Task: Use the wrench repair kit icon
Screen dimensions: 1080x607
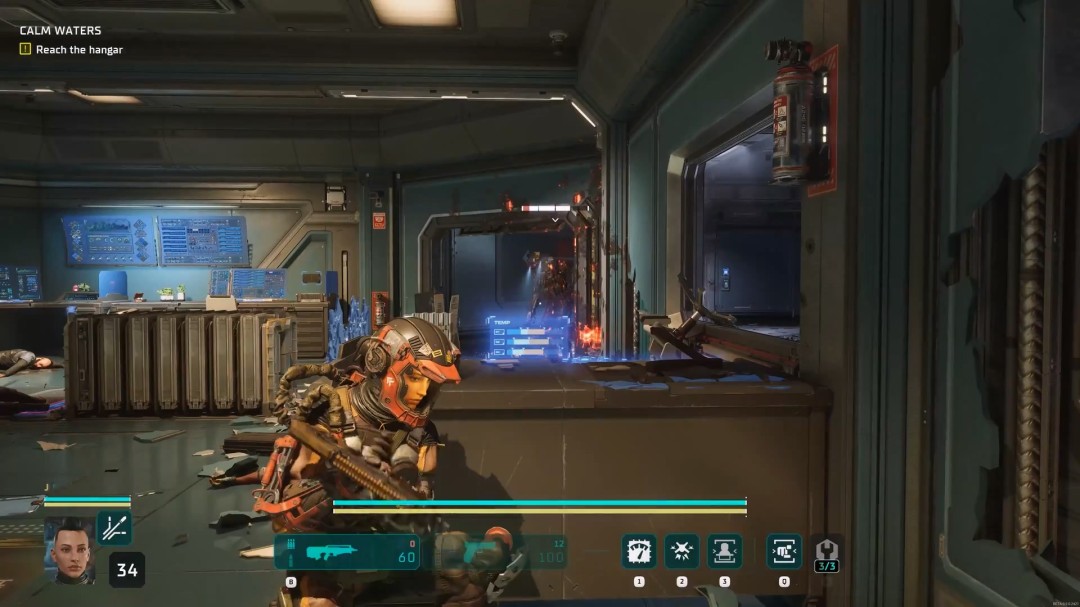Action: (826, 550)
